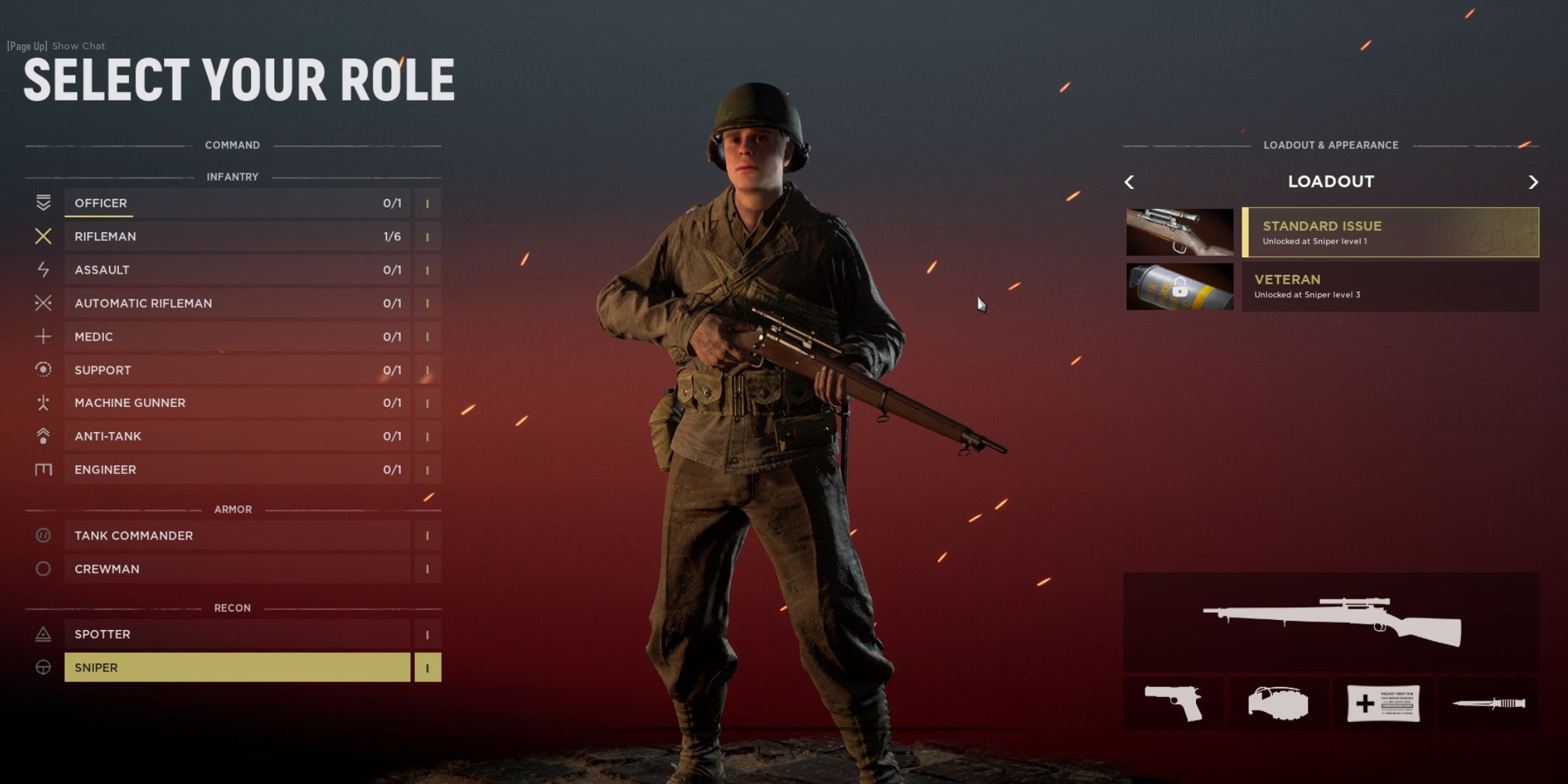Go back using the left chevron arrow
Viewport: 1568px width, 784px height.
click(x=1130, y=182)
